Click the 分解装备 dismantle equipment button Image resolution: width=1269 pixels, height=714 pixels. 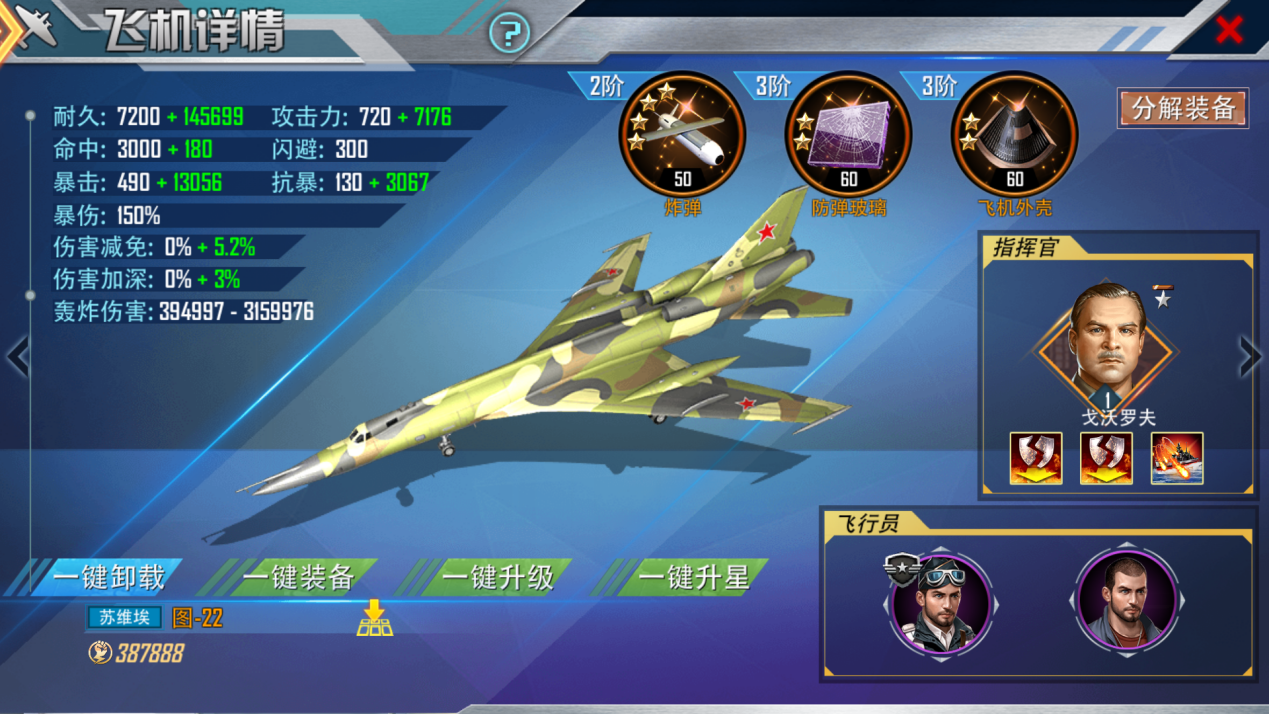(1183, 108)
